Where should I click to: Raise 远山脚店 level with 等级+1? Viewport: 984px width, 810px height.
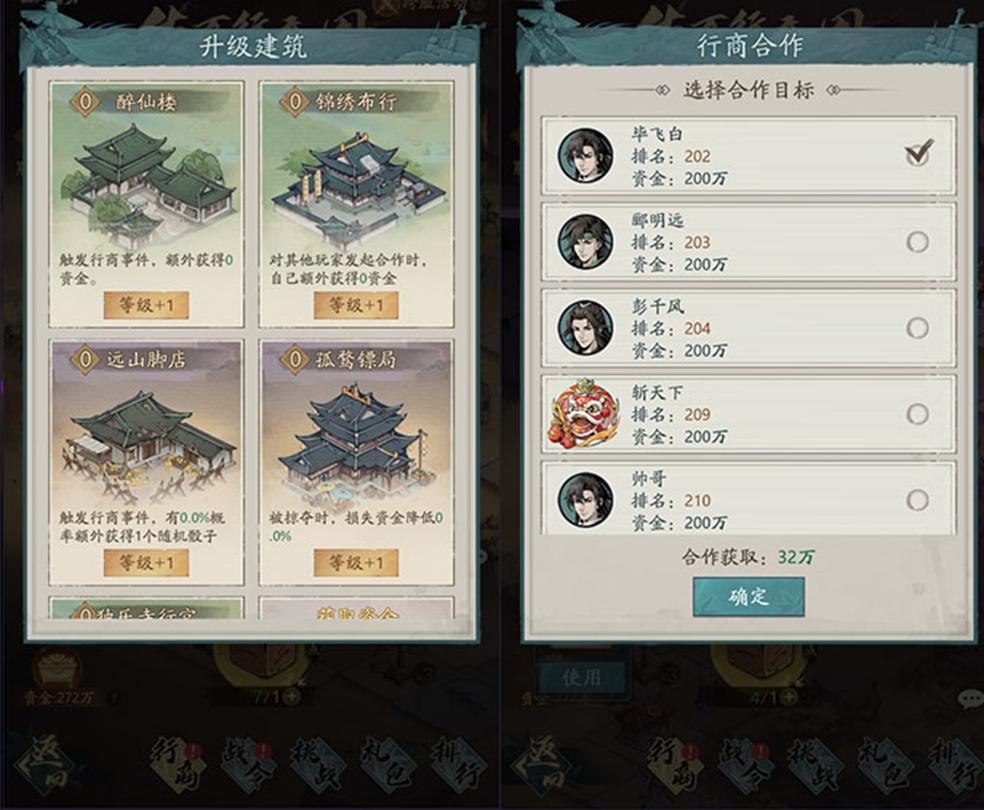coord(146,563)
